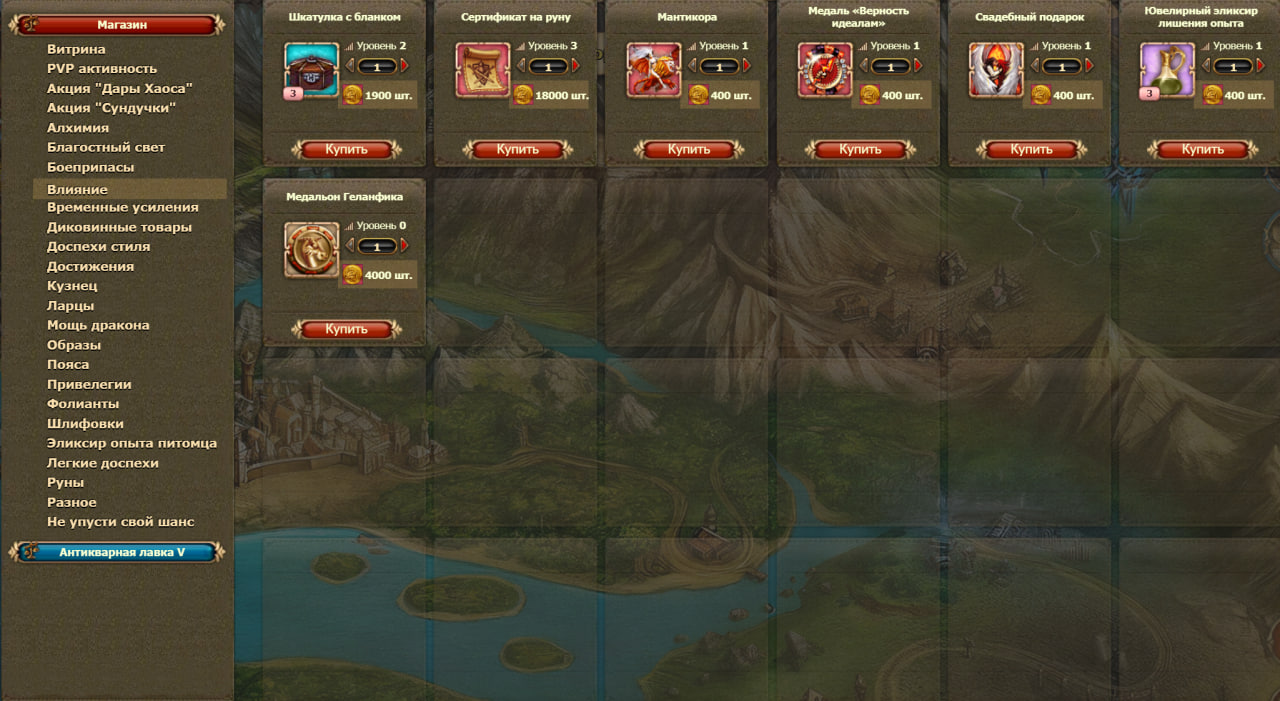Choose the Мощь дракона category
Viewport: 1280px width, 701px height.
click(x=98, y=325)
